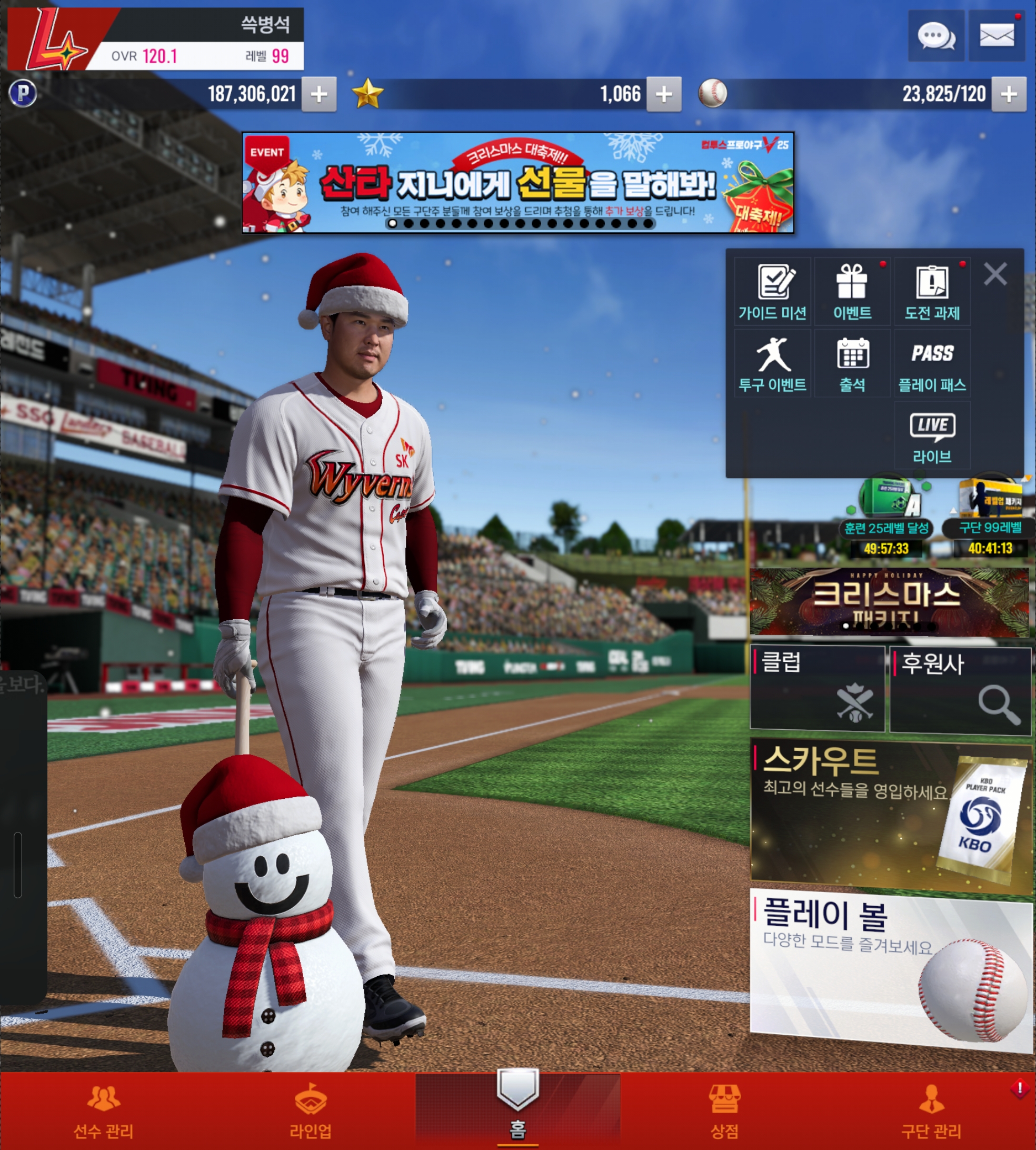Viewport: 1036px width, 1150px height.
Task: Open 가이드 미션 guide missions
Action: click(772, 292)
